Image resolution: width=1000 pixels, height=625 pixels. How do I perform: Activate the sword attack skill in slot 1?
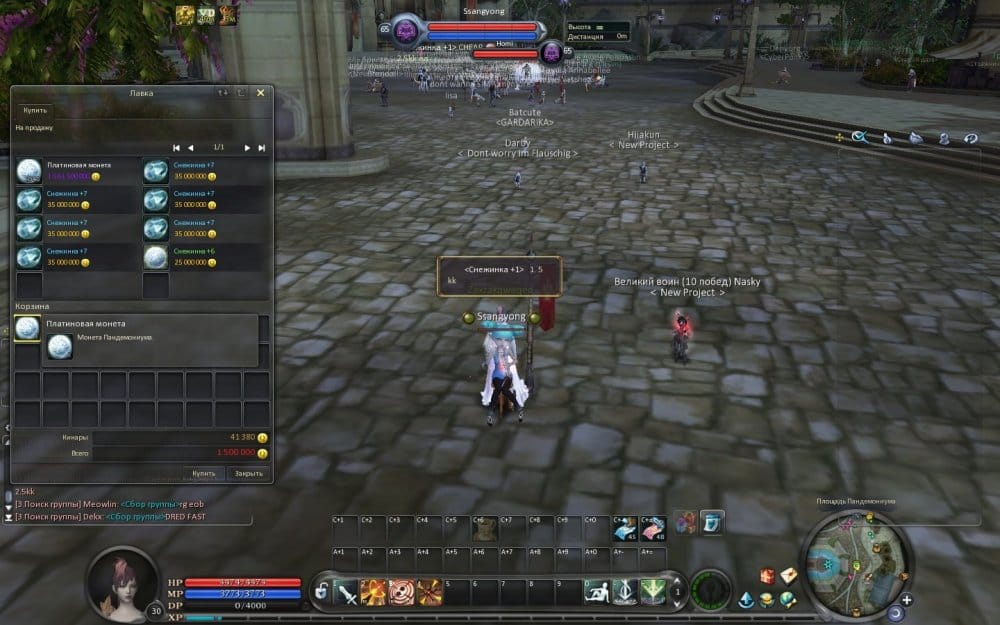click(x=347, y=591)
